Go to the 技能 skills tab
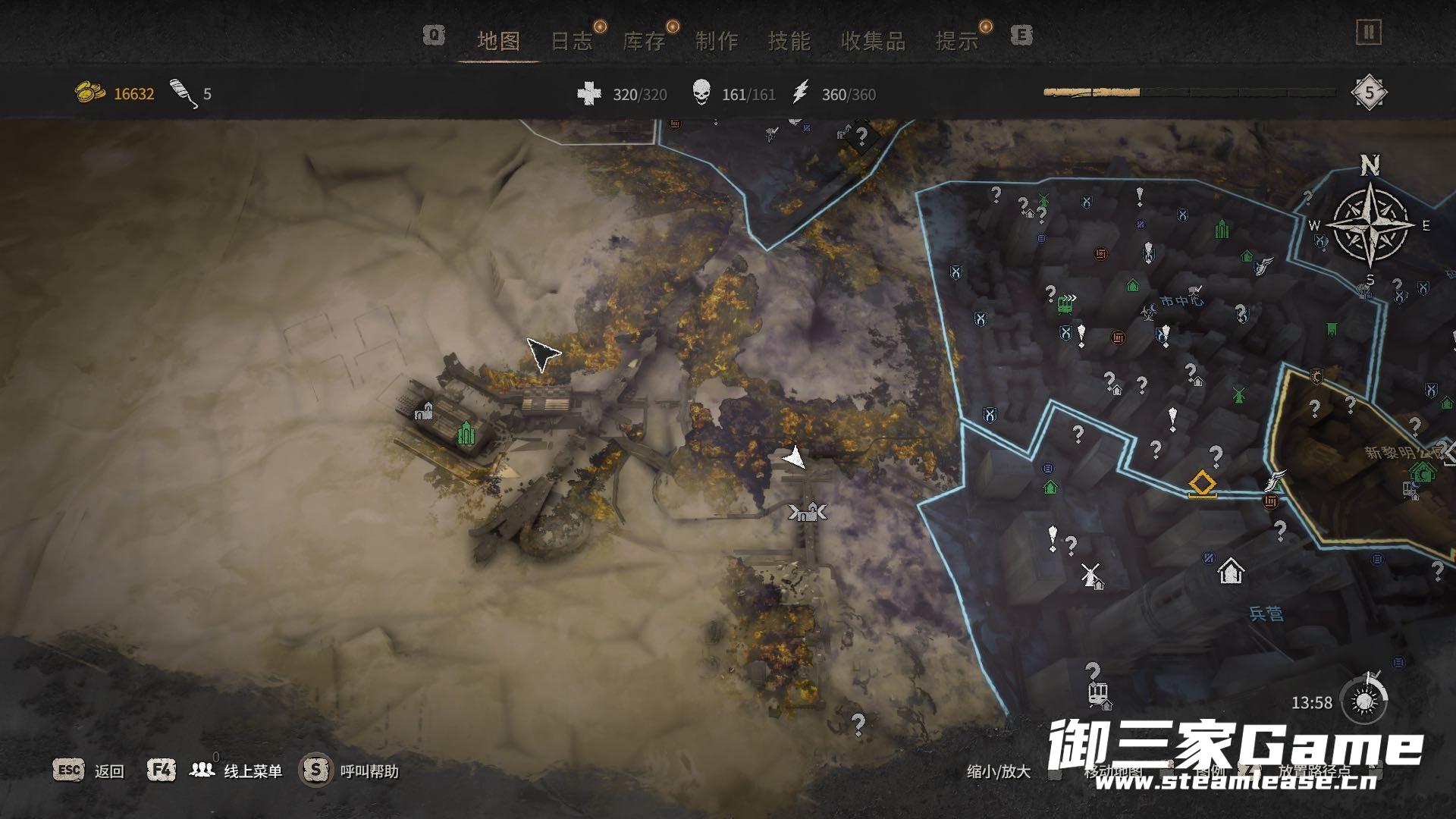Viewport: 1456px width, 819px height. (x=789, y=41)
